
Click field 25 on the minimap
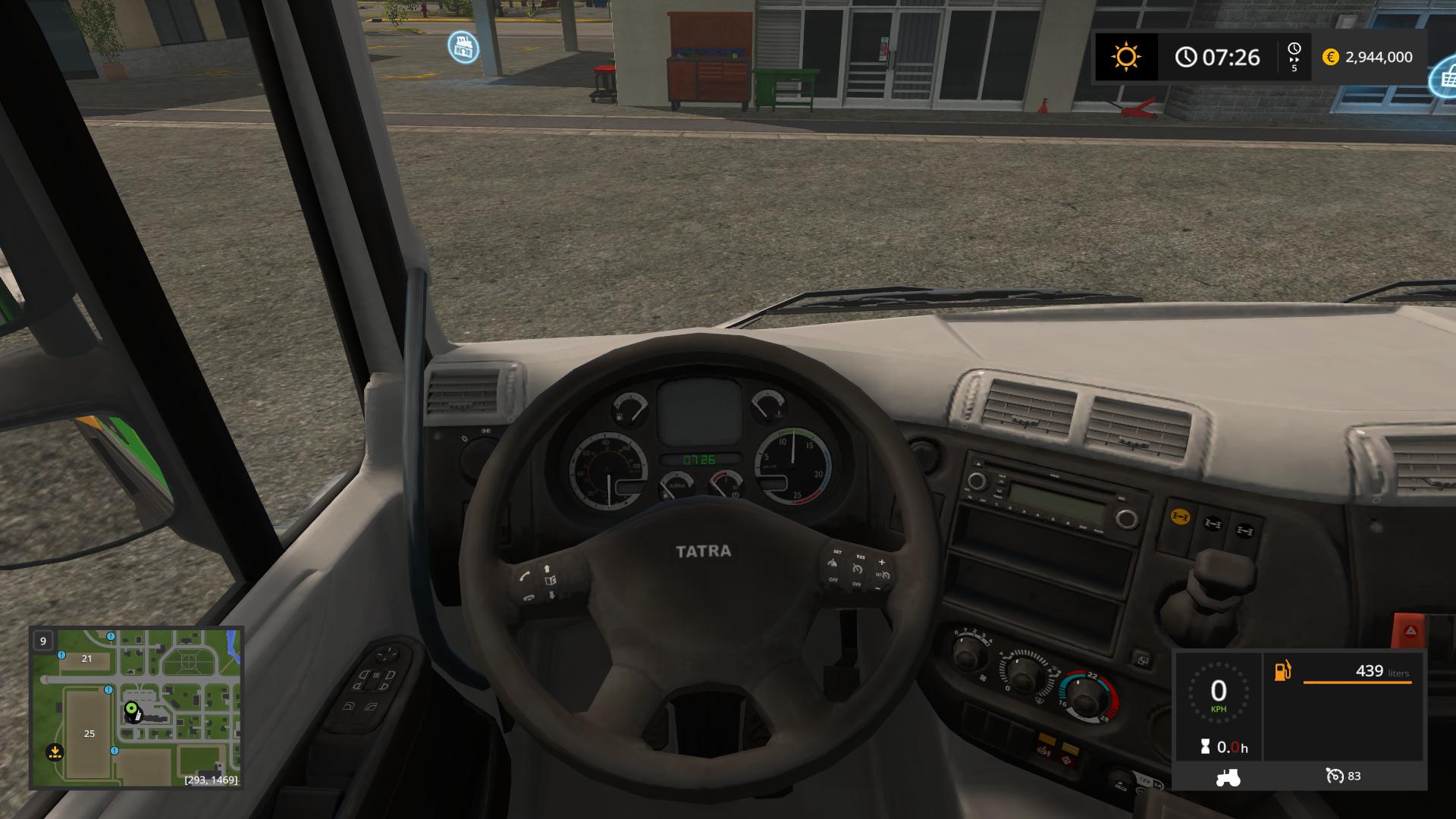[x=89, y=733]
